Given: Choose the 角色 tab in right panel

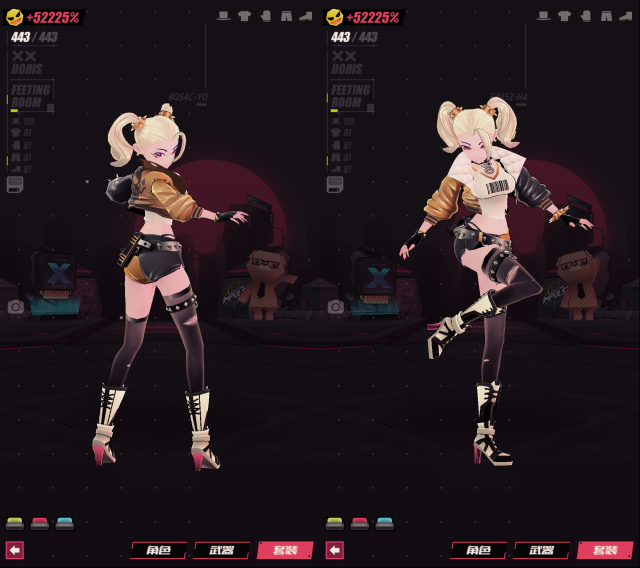Looking at the screenshot, I should (x=478, y=550).
